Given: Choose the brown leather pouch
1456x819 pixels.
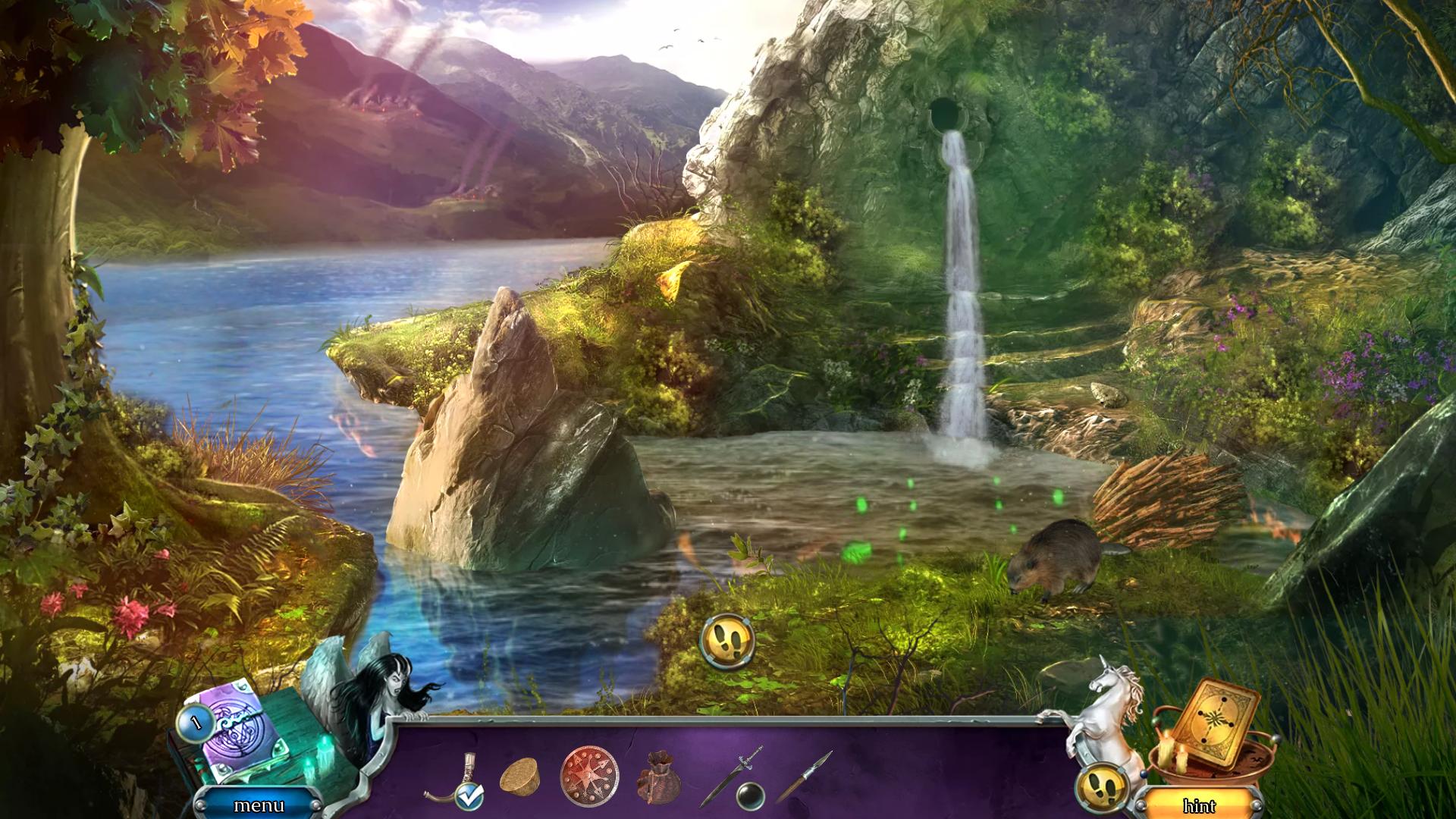Looking at the screenshot, I should [x=658, y=780].
